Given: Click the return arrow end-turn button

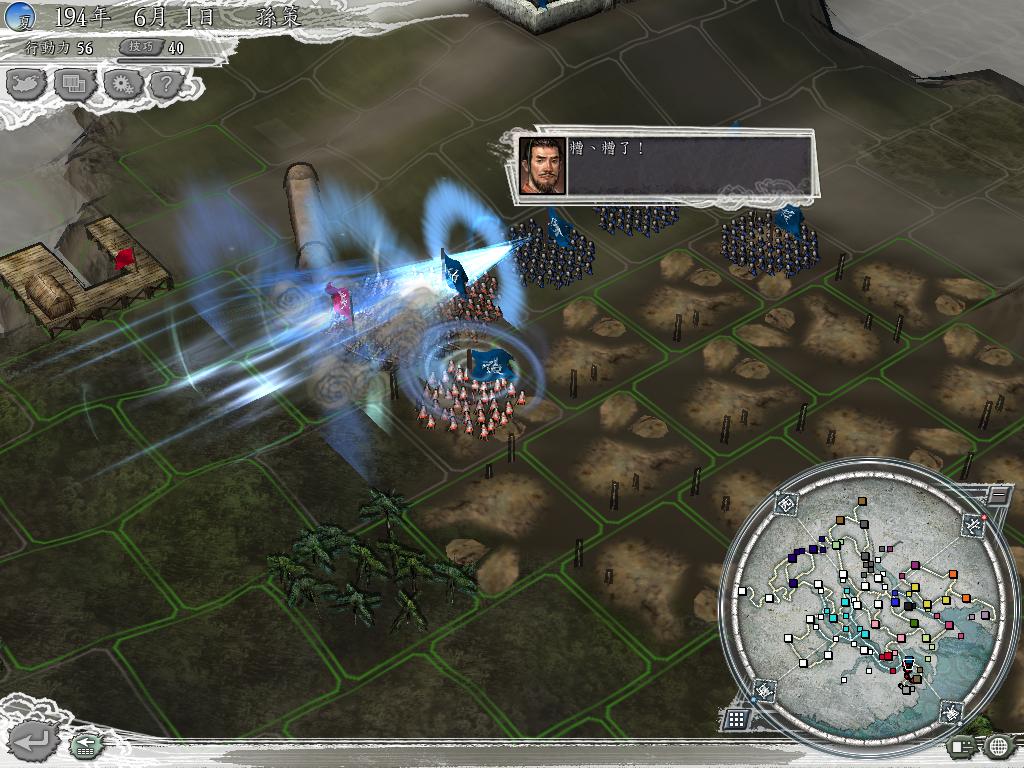Looking at the screenshot, I should pyautogui.click(x=33, y=741).
